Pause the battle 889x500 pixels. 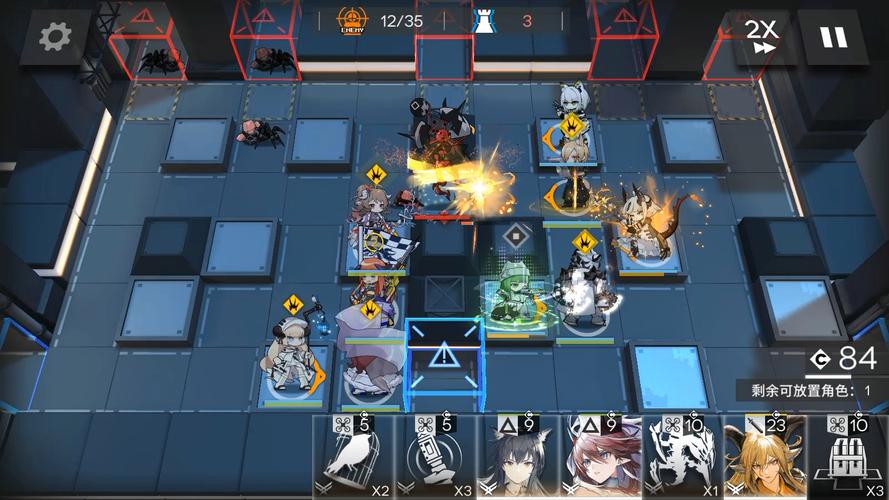point(832,39)
